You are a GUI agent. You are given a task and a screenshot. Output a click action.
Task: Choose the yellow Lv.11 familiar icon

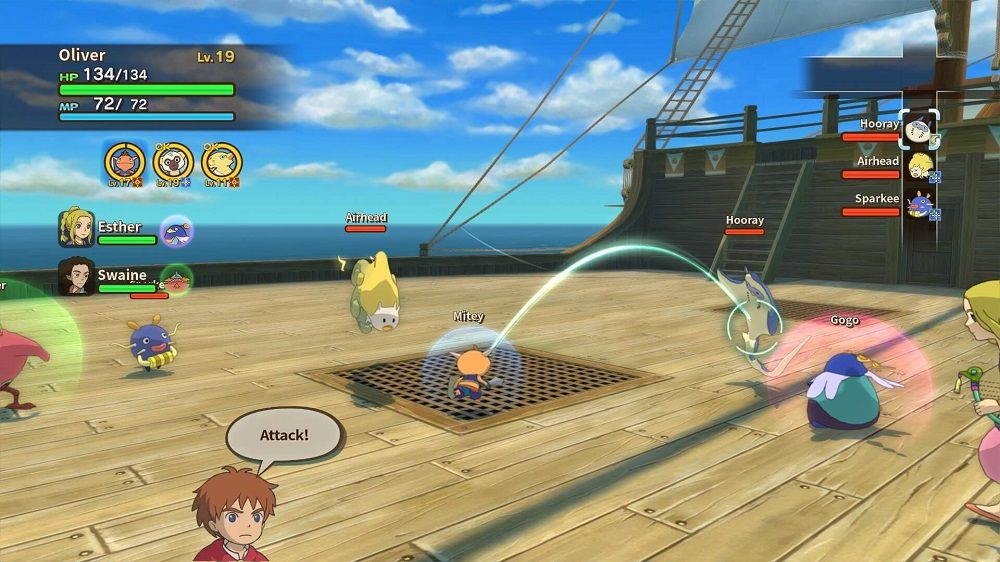tap(221, 162)
